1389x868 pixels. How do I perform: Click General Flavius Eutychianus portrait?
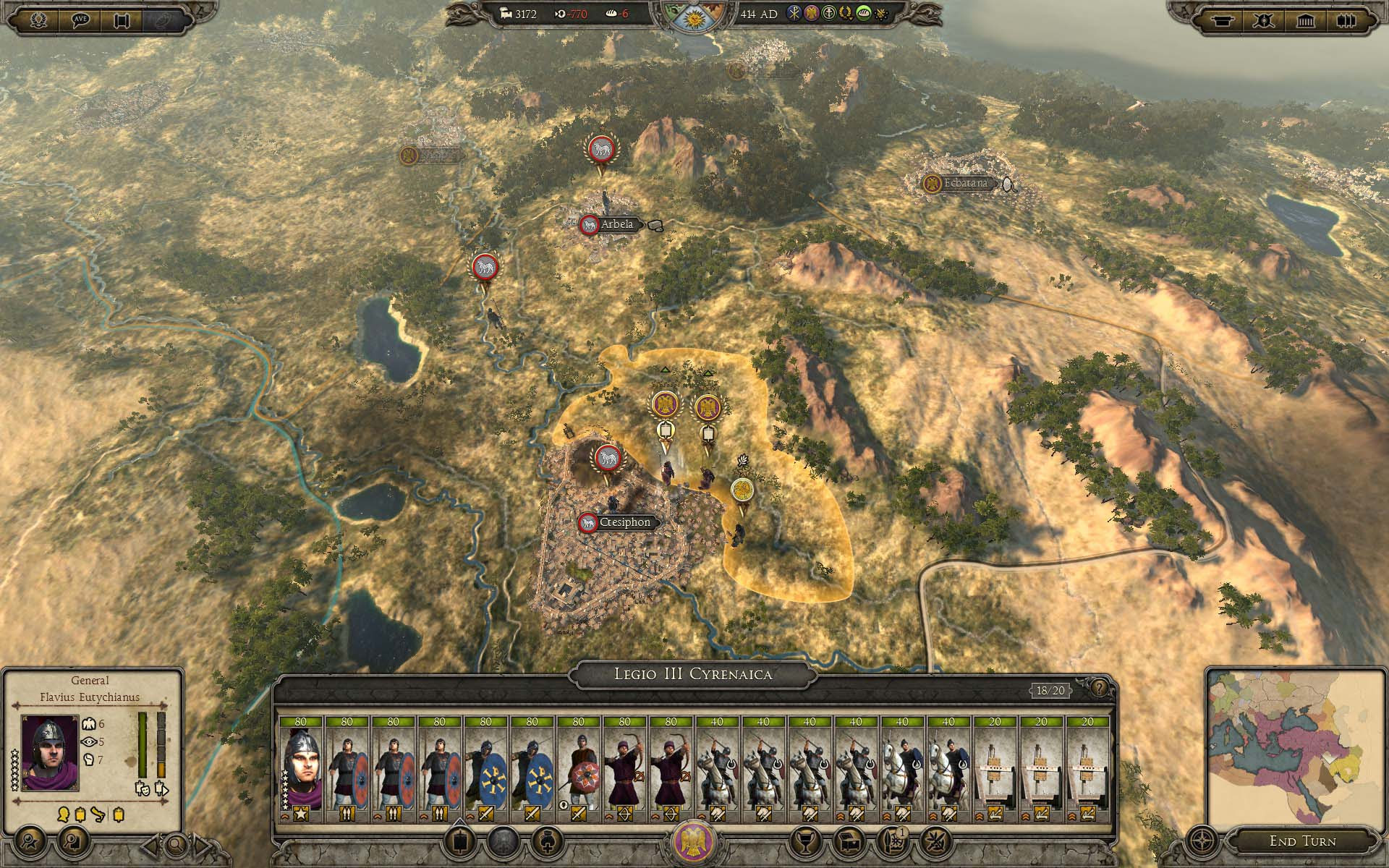[x=49, y=752]
